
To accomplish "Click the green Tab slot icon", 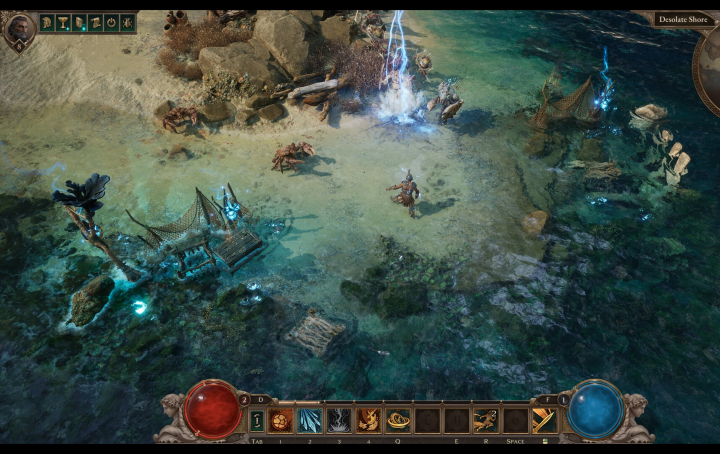I will click(x=257, y=420).
